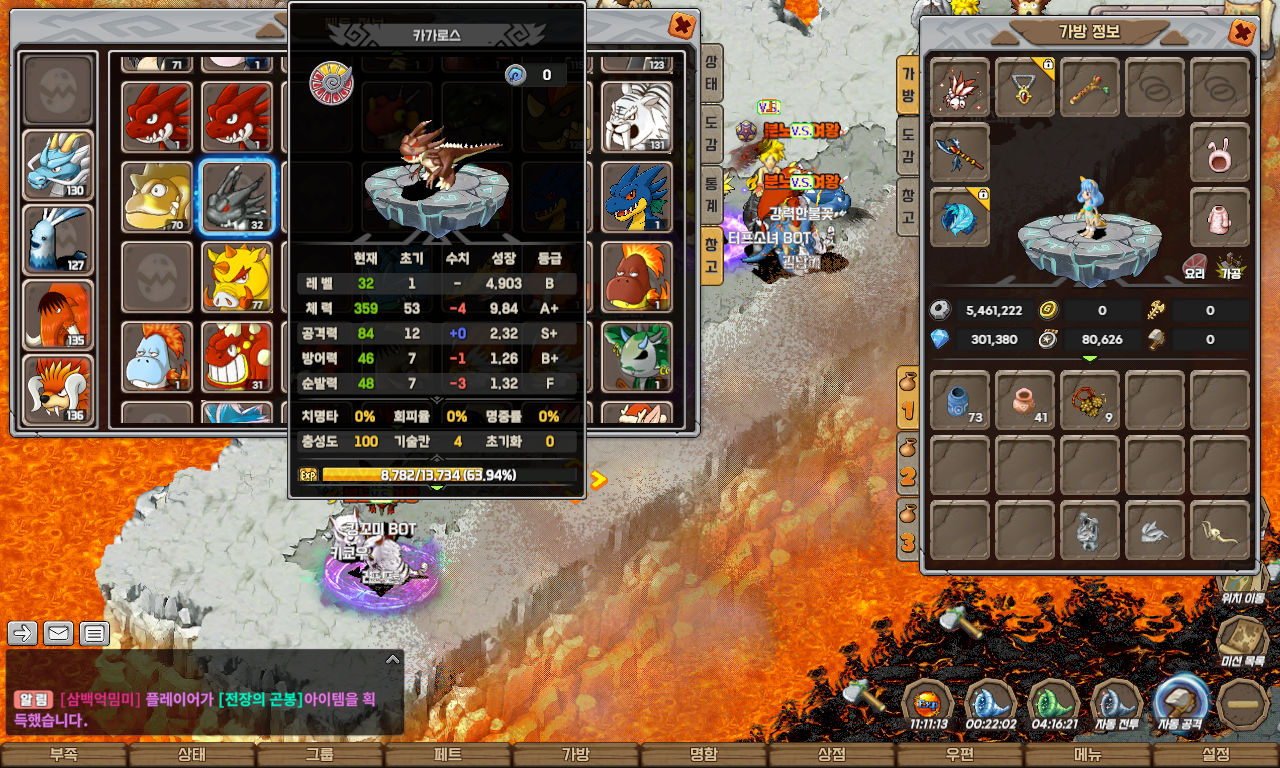
Task: Select the white tiger pet level 131
Action: pyautogui.click(x=635, y=116)
